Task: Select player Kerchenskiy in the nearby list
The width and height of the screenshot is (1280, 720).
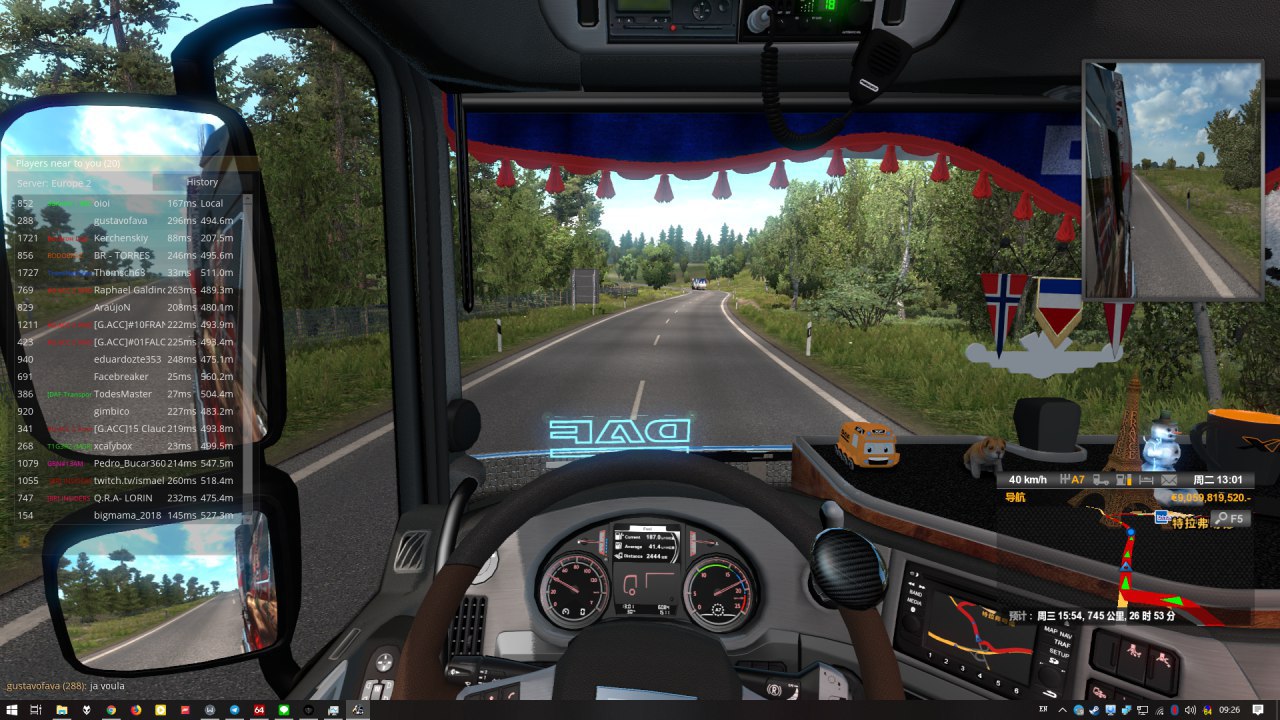Action: pos(120,238)
